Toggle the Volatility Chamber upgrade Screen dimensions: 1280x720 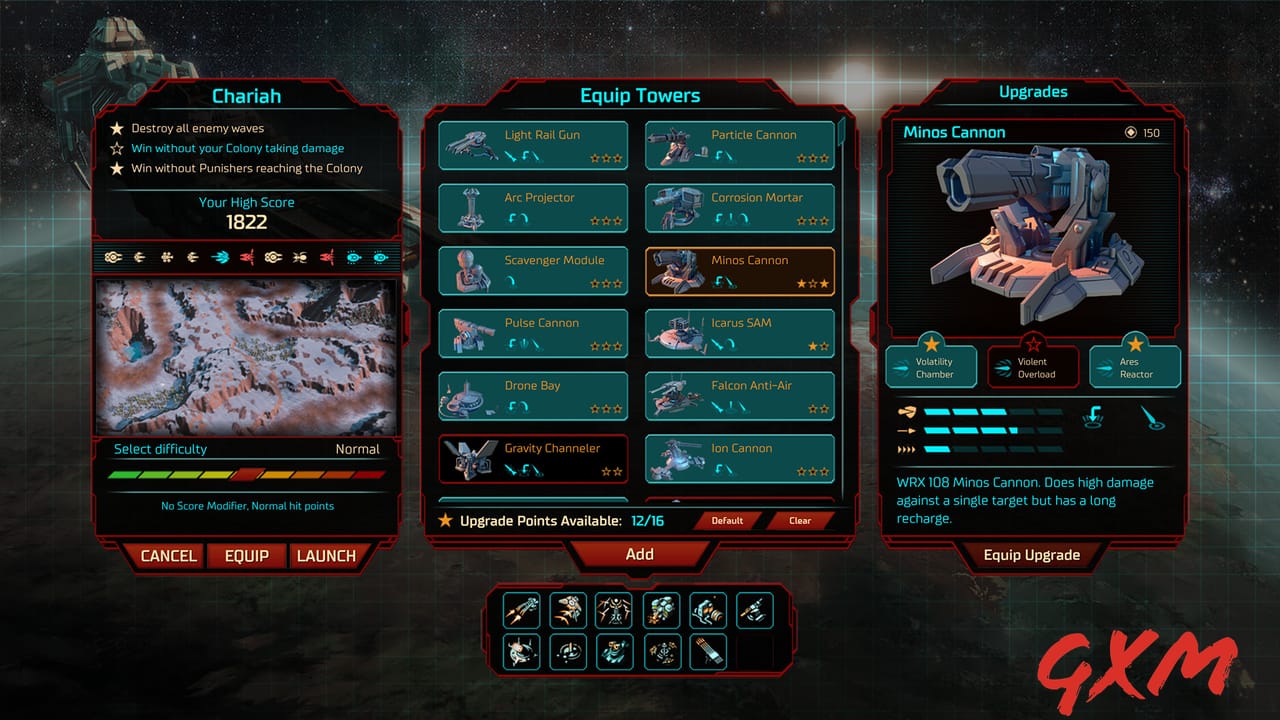tap(930, 365)
